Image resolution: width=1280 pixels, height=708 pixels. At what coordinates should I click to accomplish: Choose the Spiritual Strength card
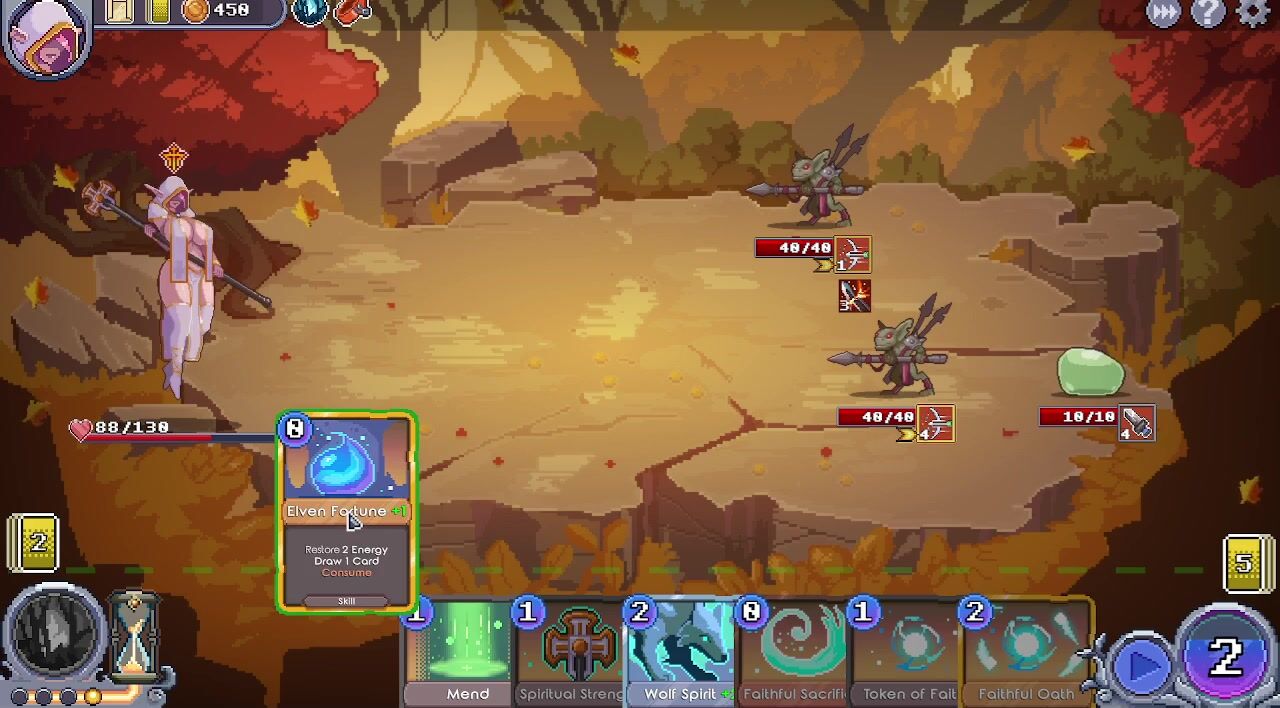coord(571,652)
